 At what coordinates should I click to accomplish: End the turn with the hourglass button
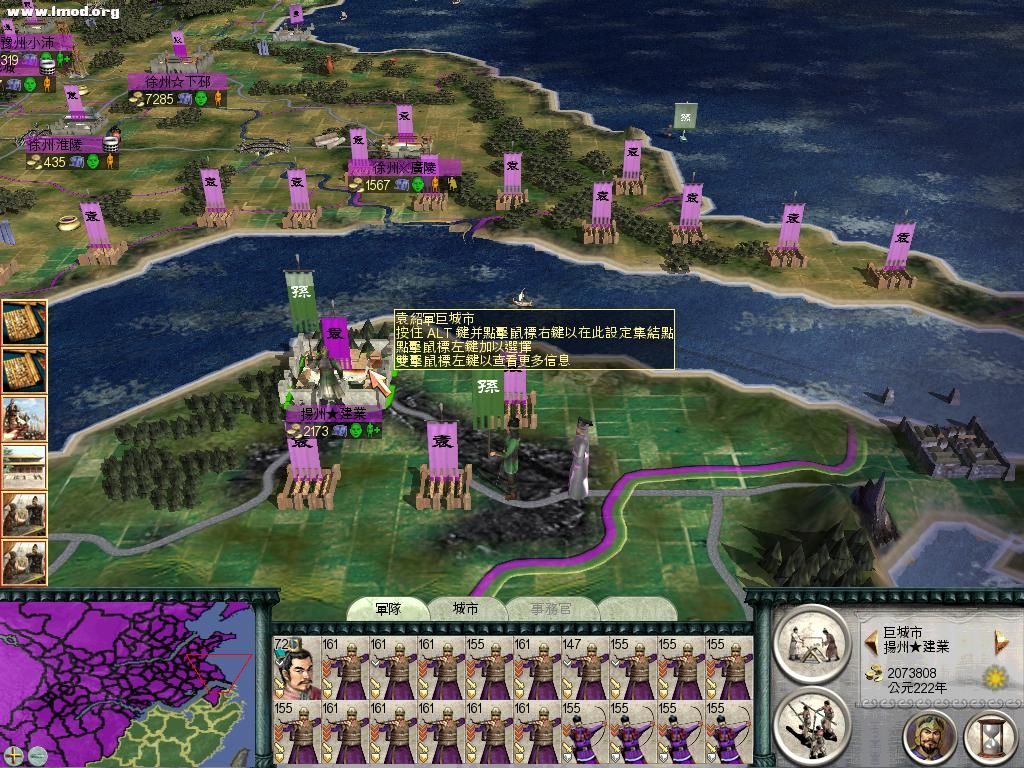tap(990, 738)
